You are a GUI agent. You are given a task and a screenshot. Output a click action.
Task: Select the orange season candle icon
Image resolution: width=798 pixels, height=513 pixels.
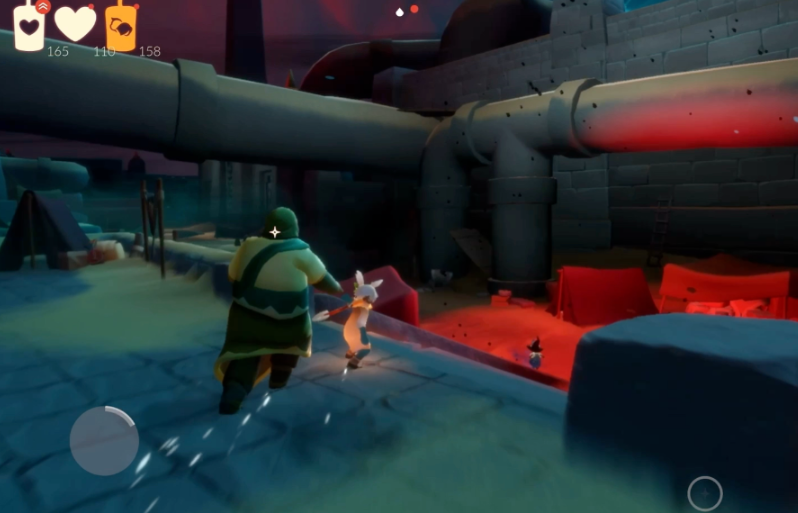121,26
